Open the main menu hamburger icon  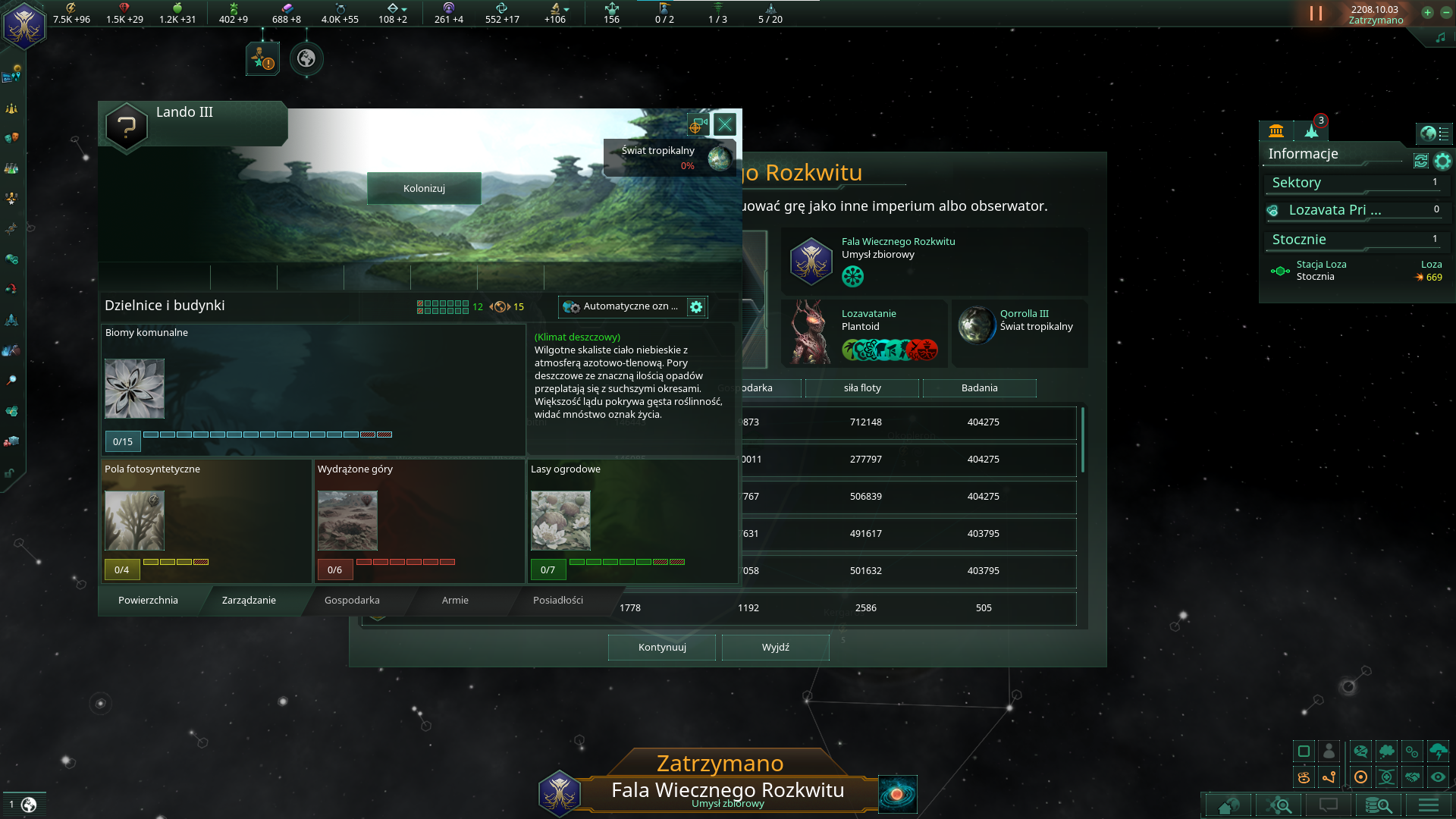tap(1428, 805)
